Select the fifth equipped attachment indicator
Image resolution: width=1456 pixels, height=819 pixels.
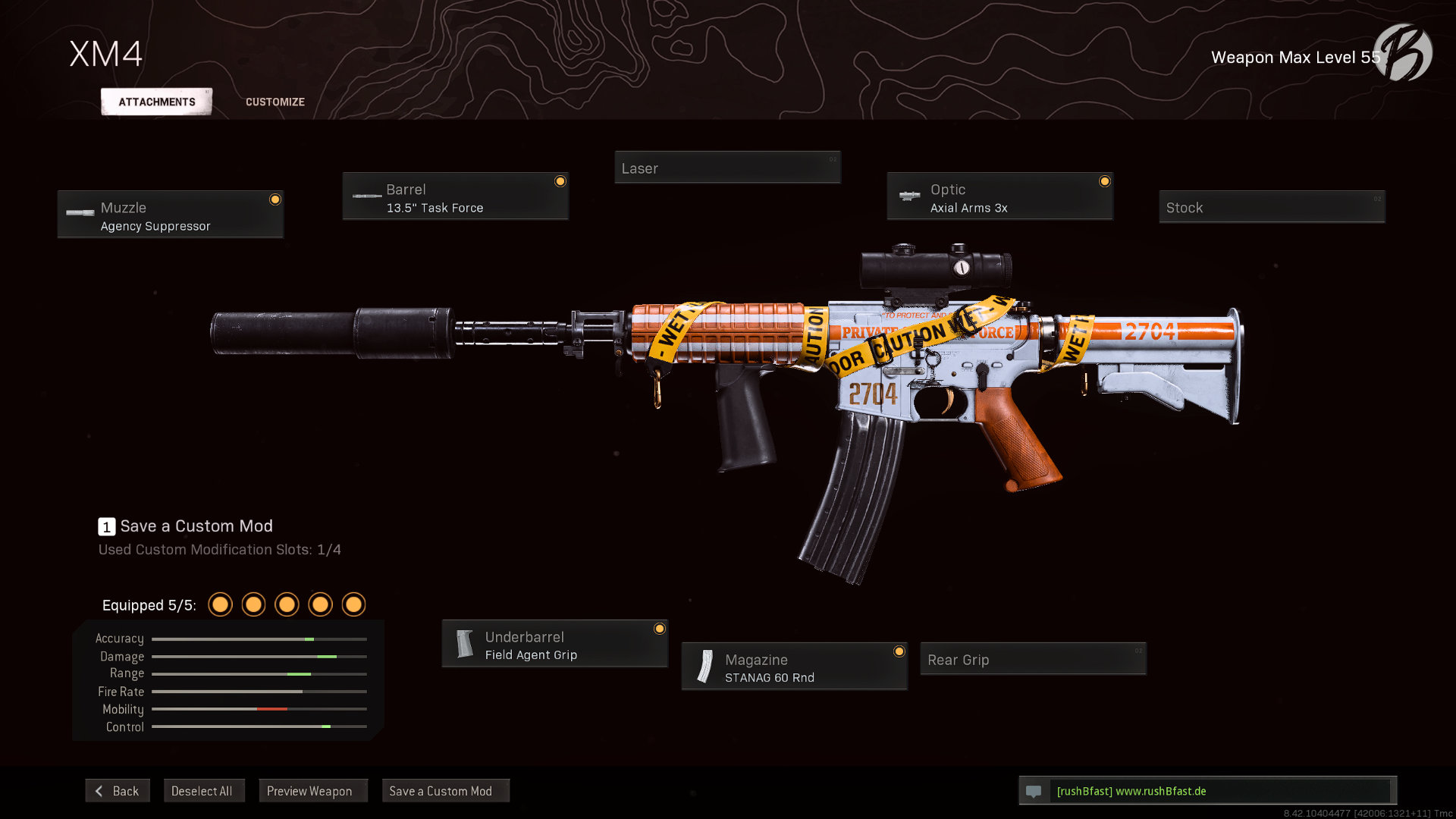point(354,604)
